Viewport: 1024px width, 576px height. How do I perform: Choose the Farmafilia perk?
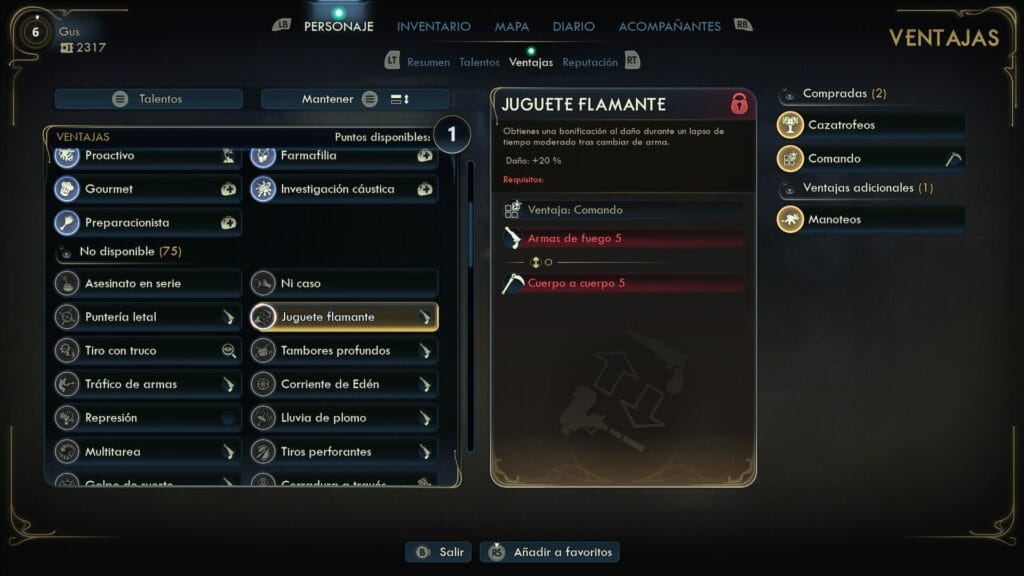coord(343,156)
